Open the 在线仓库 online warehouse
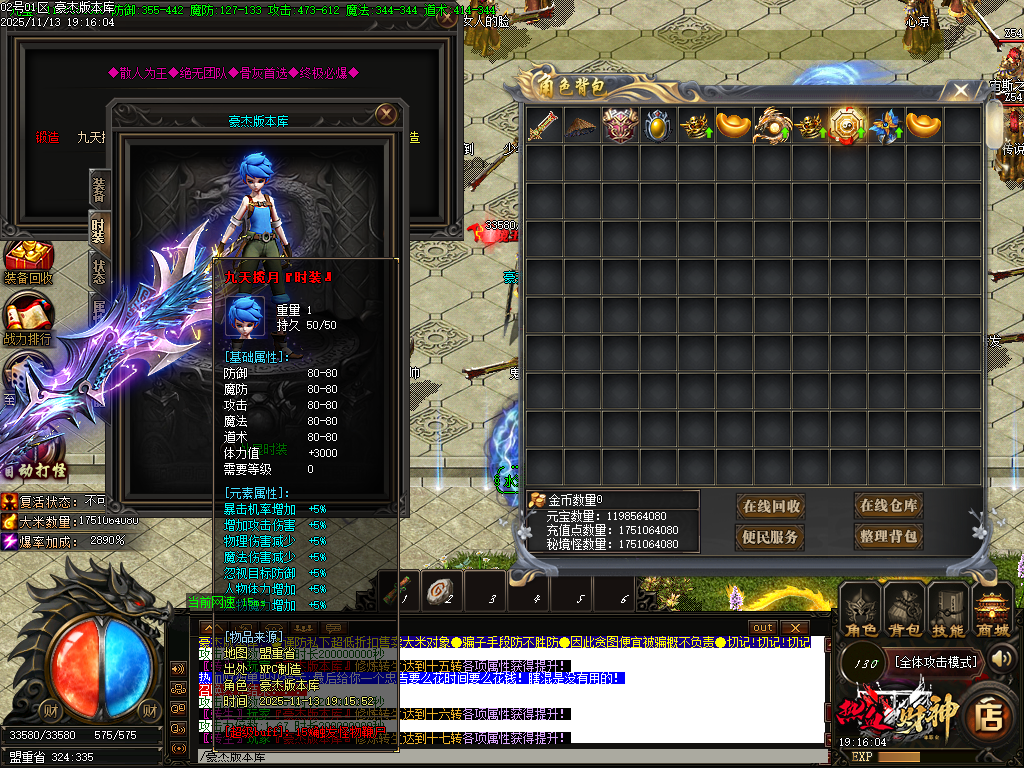Image resolution: width=1024 pixels, height=768 pixels. point(888,506)
